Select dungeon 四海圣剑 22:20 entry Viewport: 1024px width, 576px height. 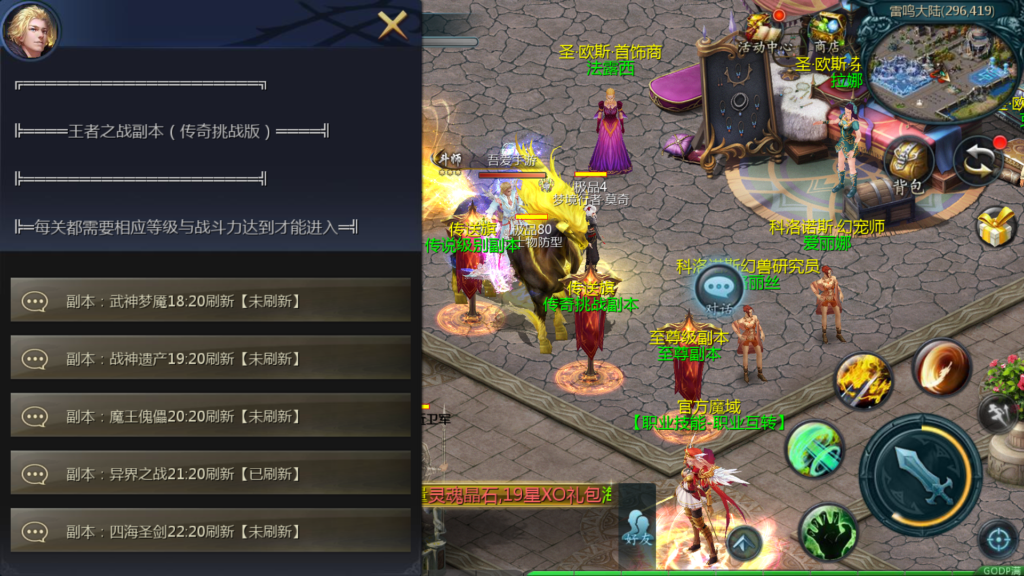(x=210, y=531)
